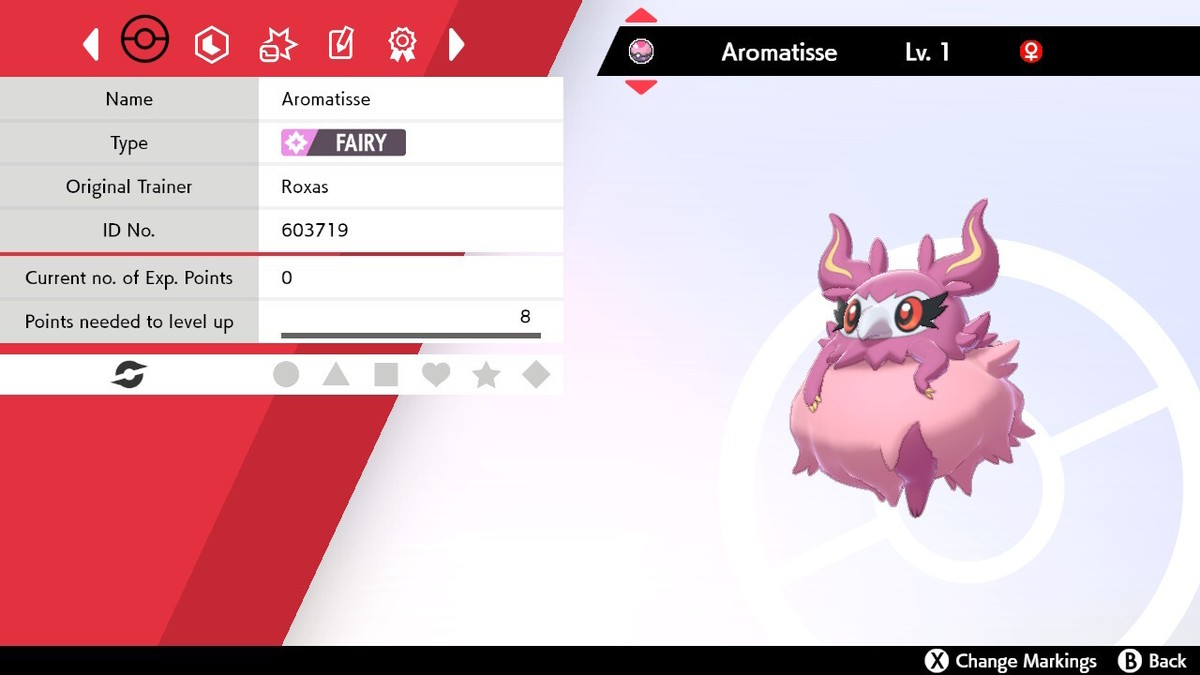
Task: Switch to previous Pokémon with up arrow
Action: point(641,16)
